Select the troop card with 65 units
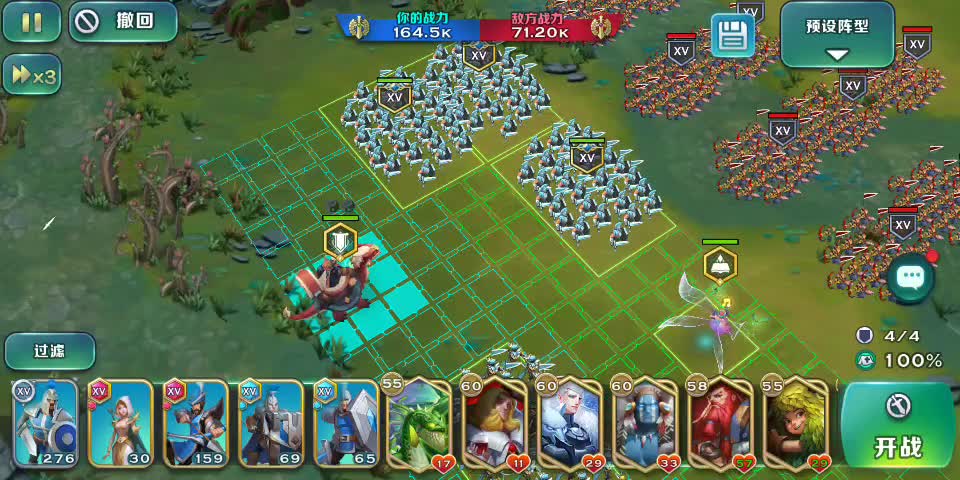The image size is (960, 480). [346, 424]
